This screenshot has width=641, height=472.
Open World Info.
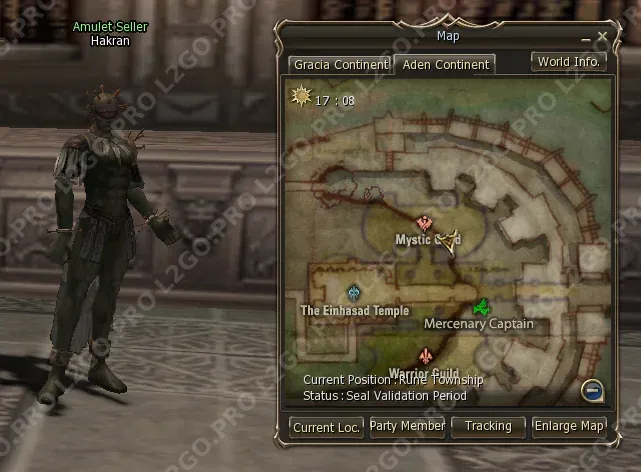point(568,62)
